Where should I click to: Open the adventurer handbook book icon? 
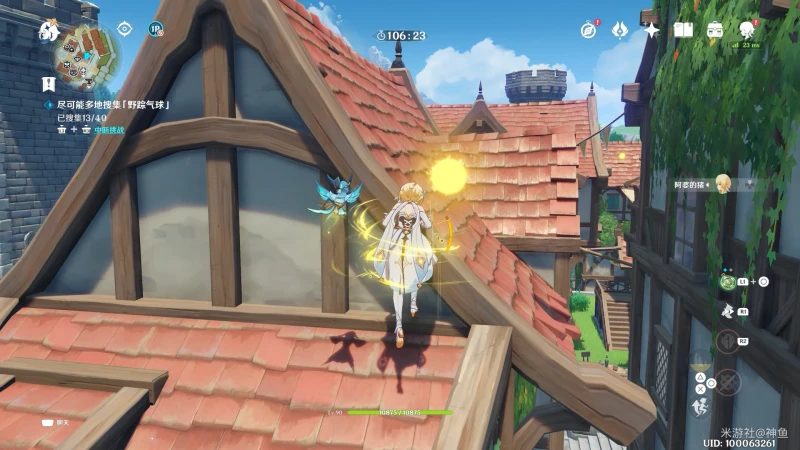pyautogui.click(x=683, y=30)
